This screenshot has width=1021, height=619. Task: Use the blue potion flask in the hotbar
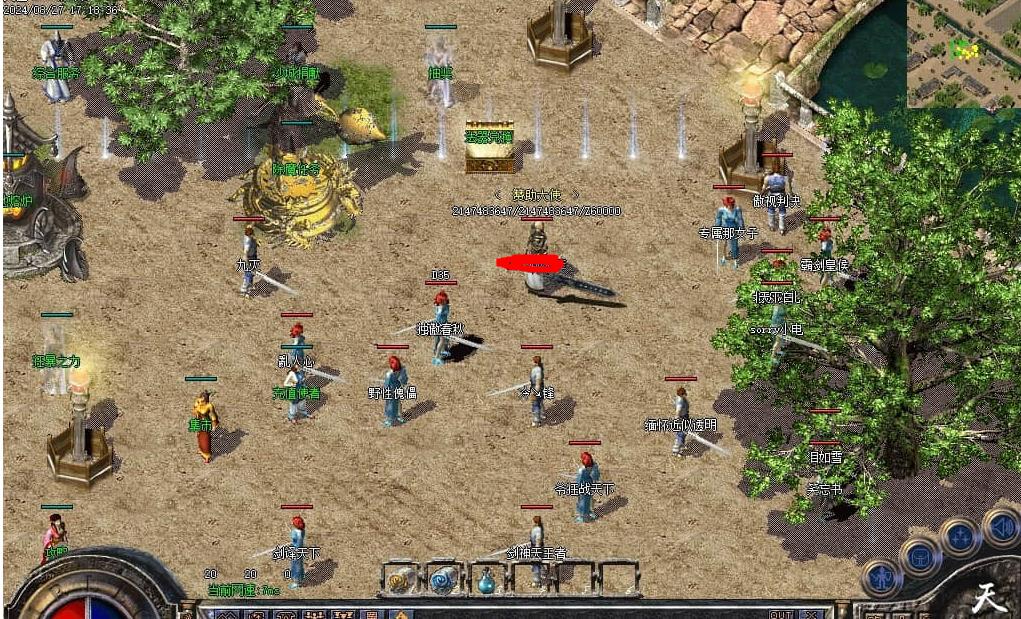pos(486,579)
